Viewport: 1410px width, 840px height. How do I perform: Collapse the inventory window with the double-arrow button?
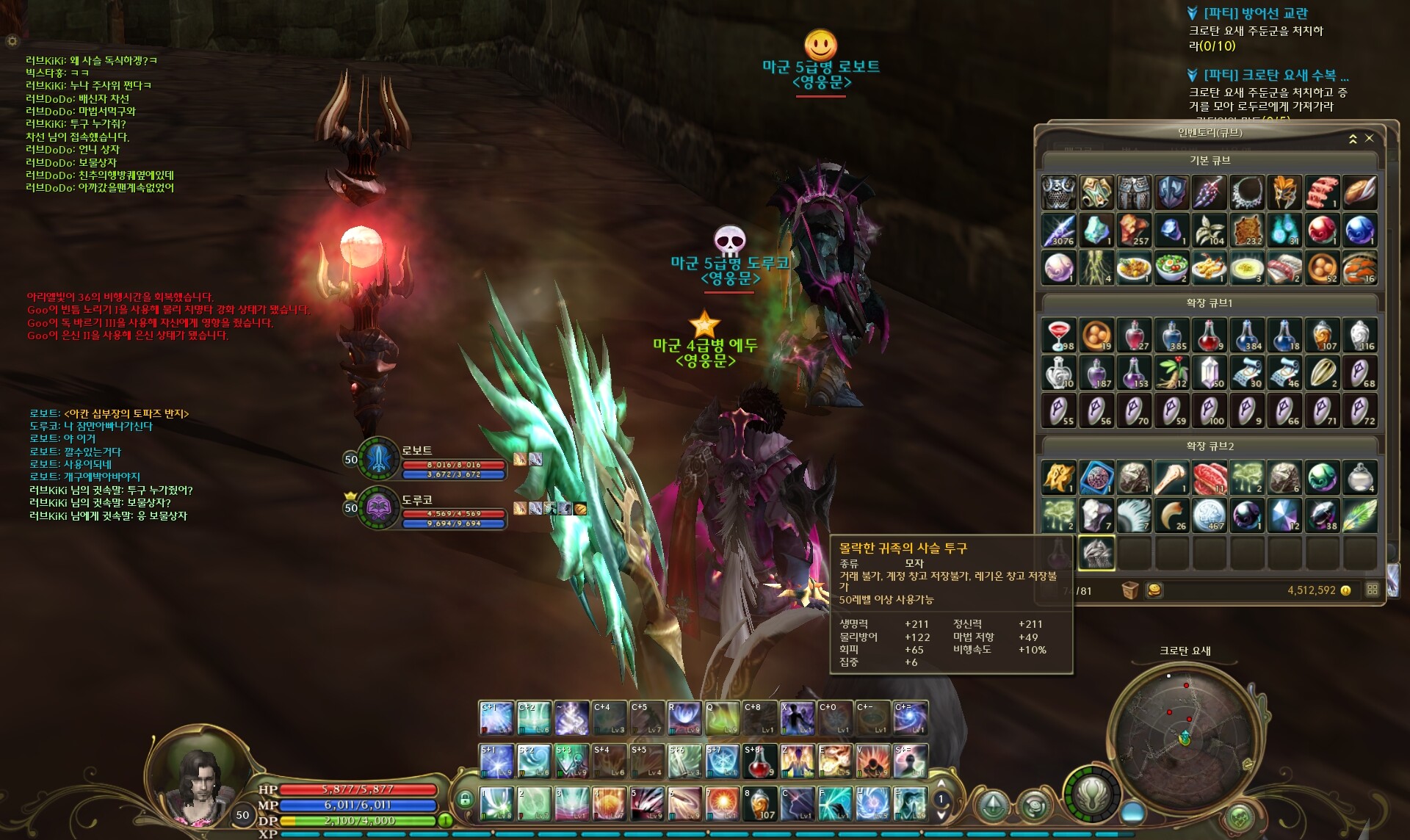1353,138
